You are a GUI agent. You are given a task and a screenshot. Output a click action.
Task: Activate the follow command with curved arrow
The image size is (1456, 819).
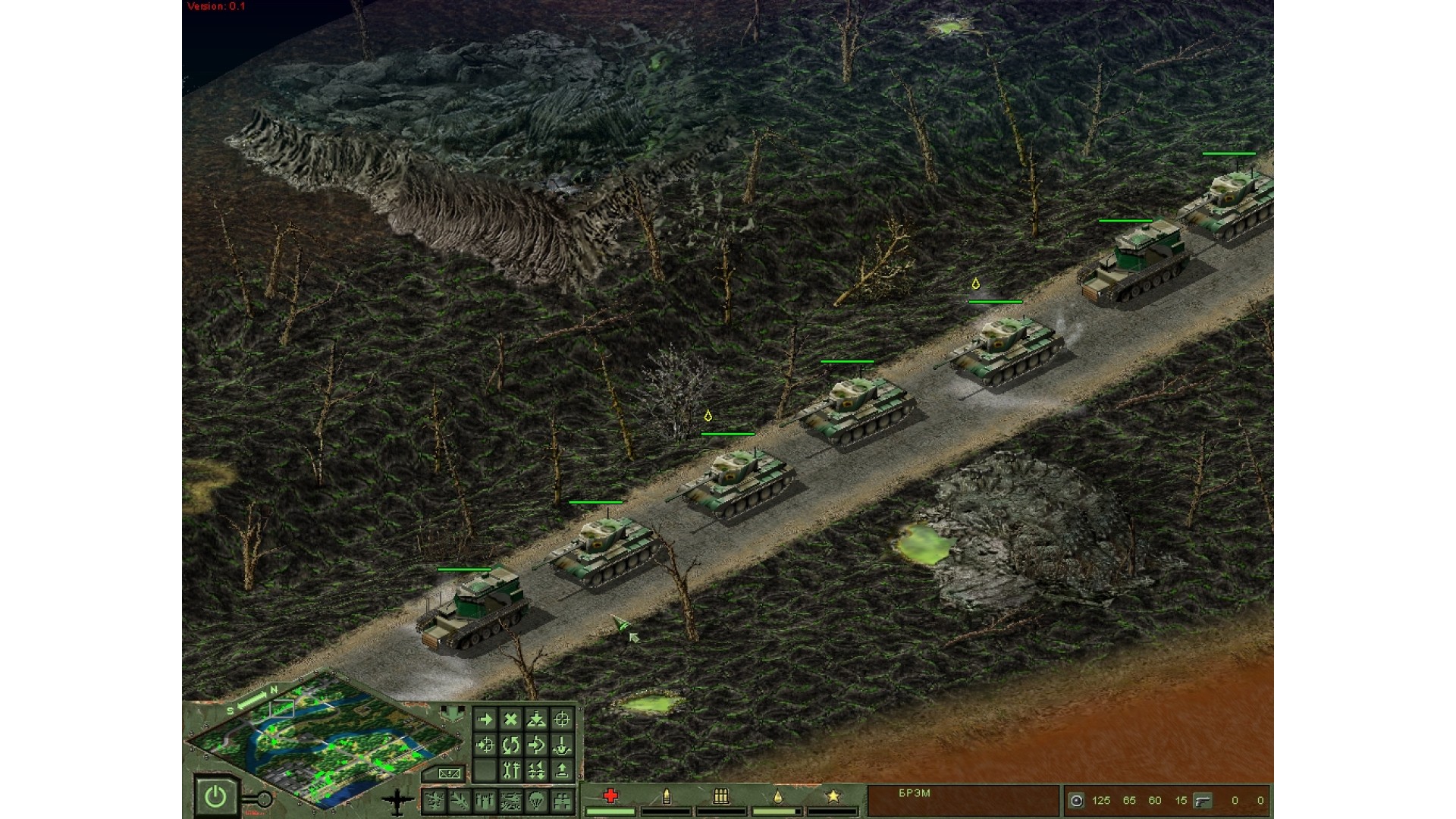pos(536,745)
